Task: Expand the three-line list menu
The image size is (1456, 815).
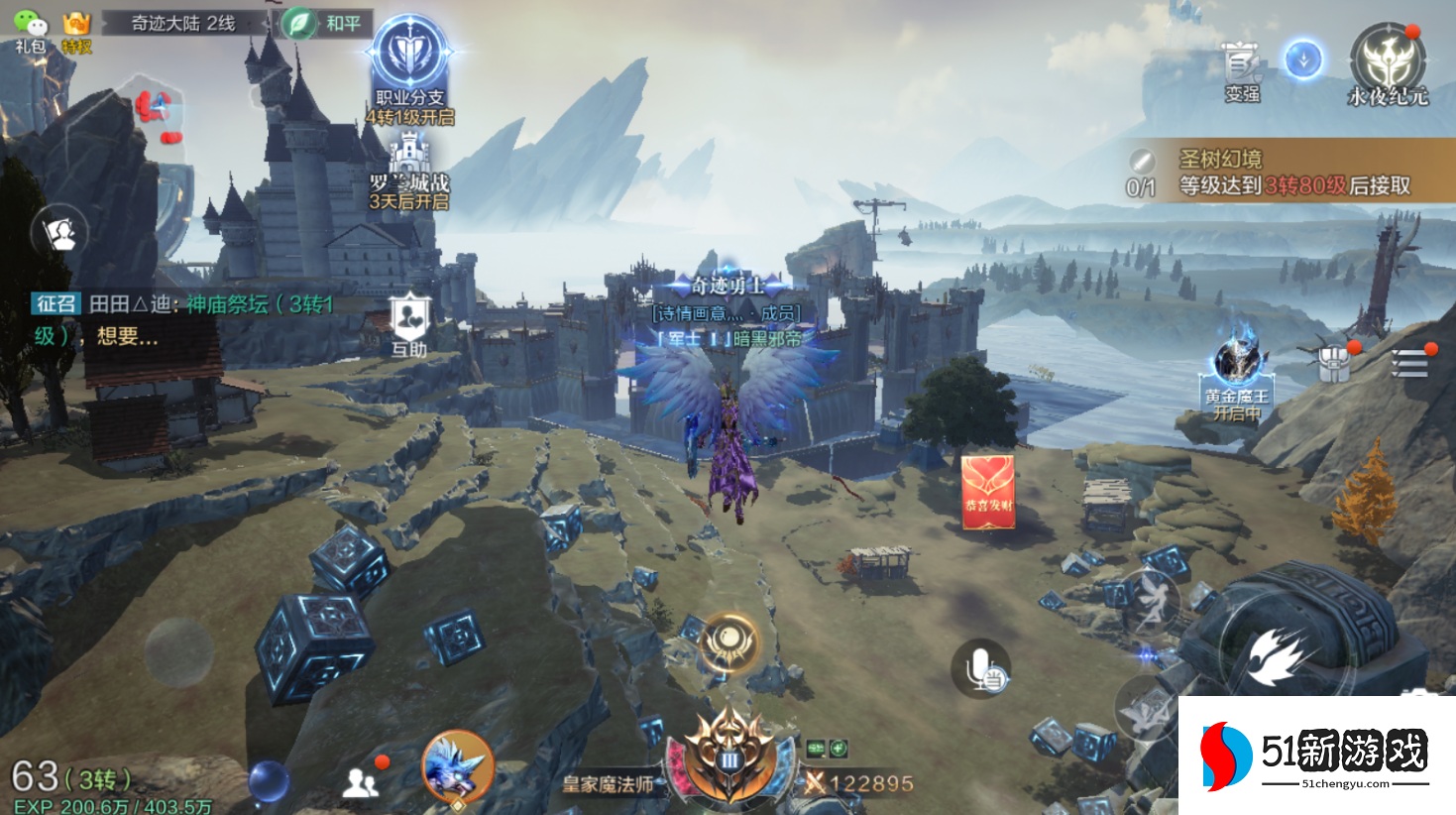Action: point(1408,363)
